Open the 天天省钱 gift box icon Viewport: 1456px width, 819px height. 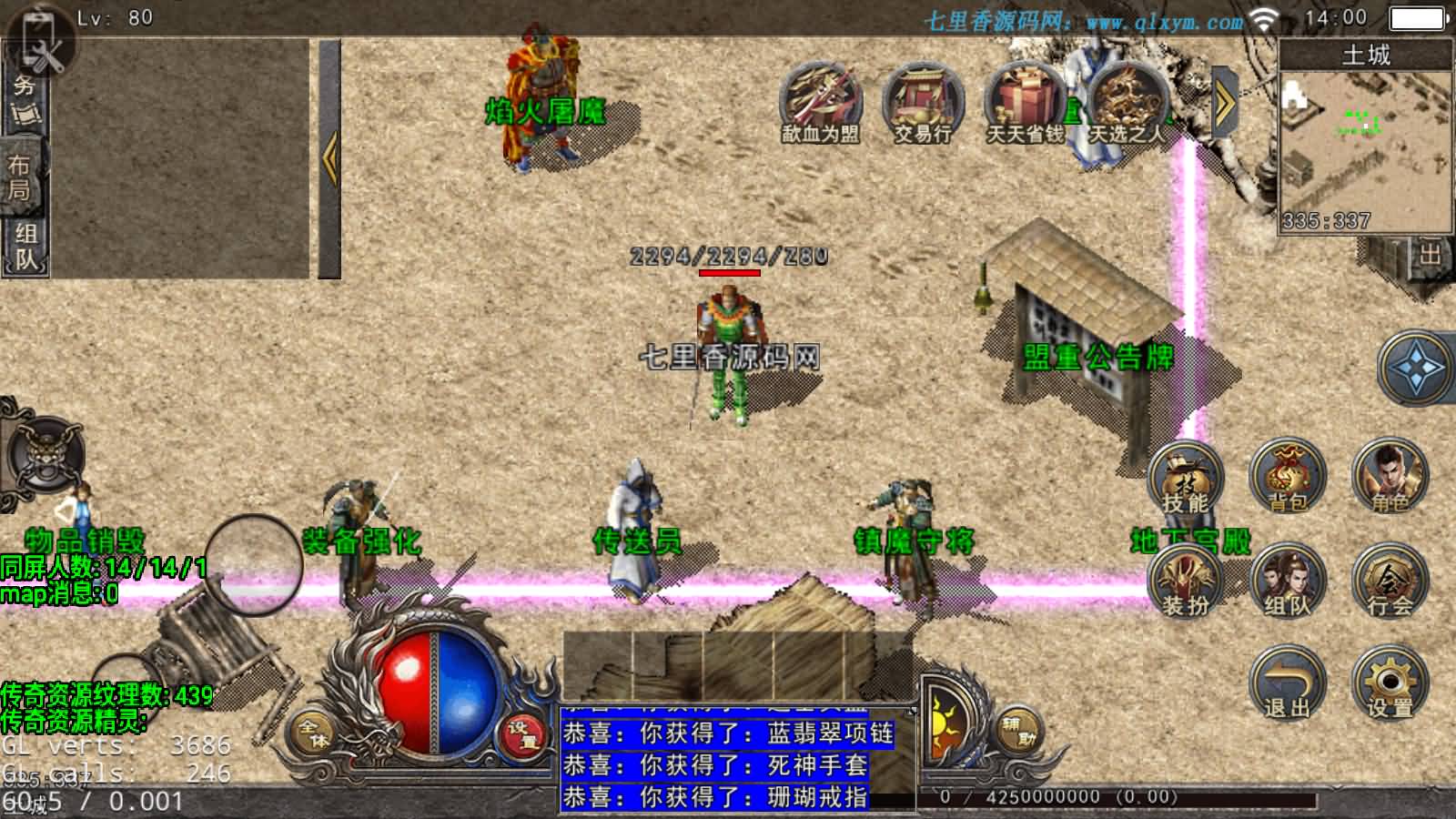coord(1025,103)
